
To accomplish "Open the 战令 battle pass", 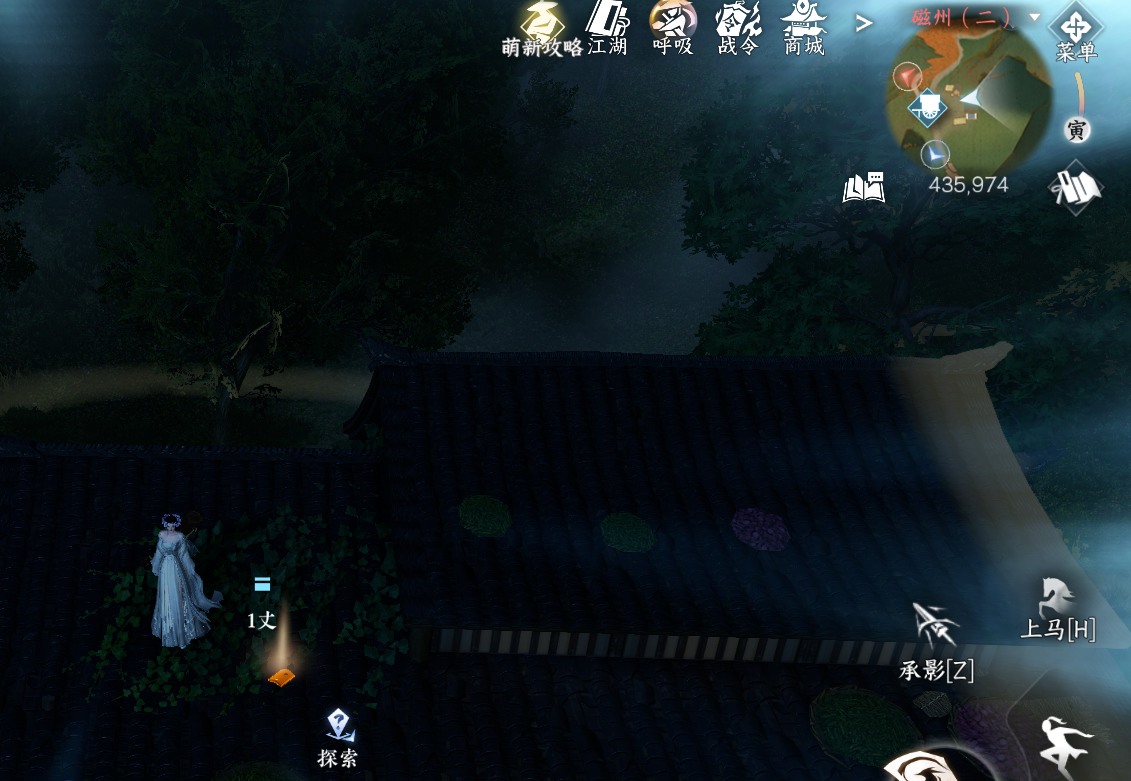I will (738, 26).
